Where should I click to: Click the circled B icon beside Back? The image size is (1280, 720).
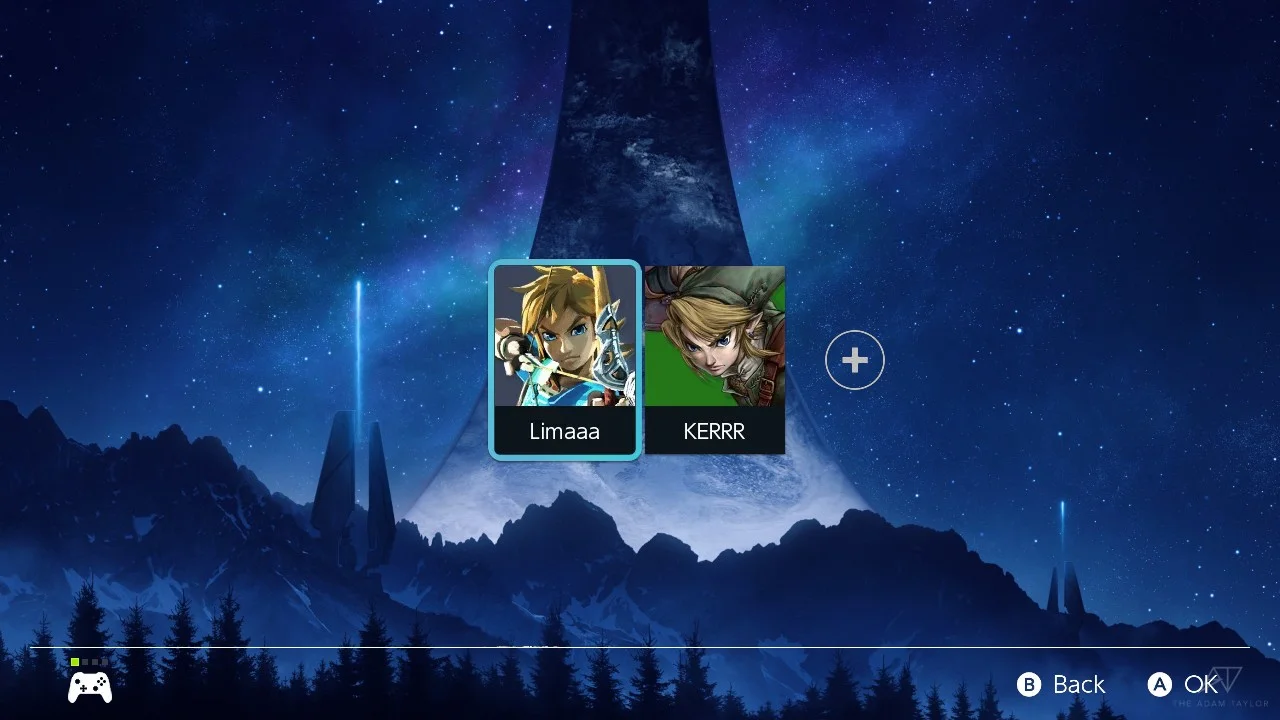coord(1028,685)
